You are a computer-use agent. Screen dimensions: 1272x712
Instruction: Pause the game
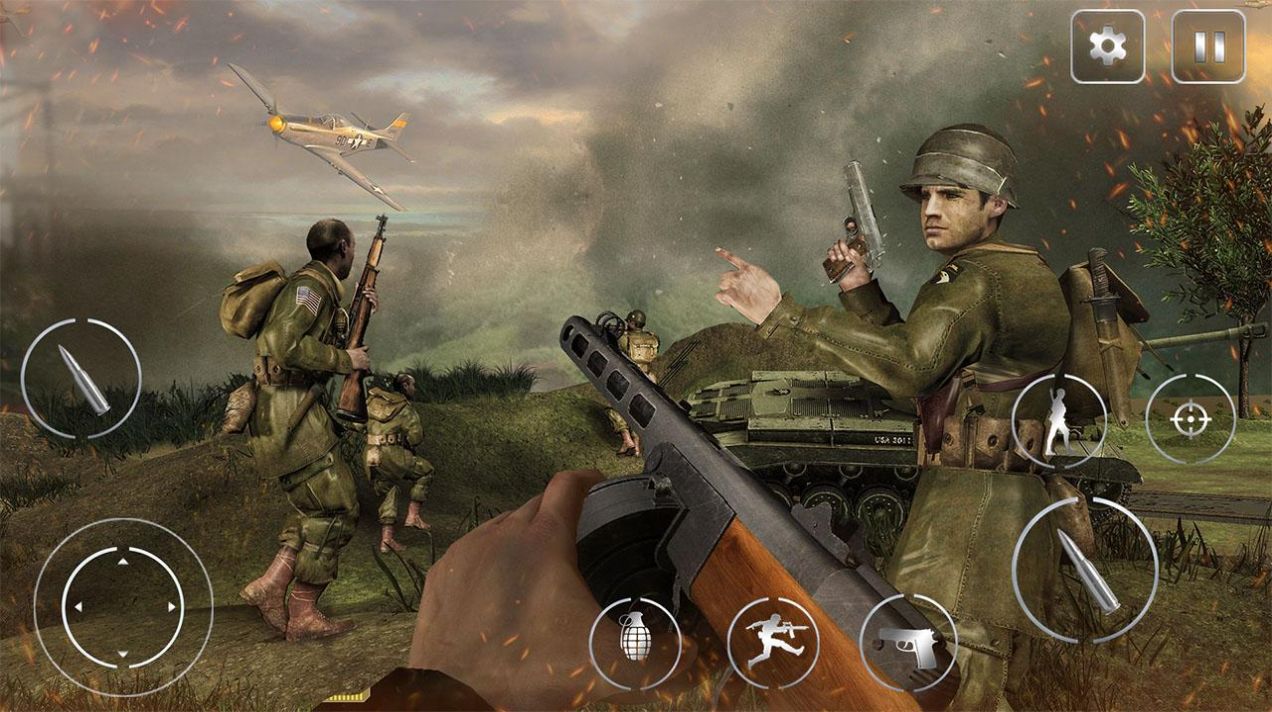(1208, 46)
